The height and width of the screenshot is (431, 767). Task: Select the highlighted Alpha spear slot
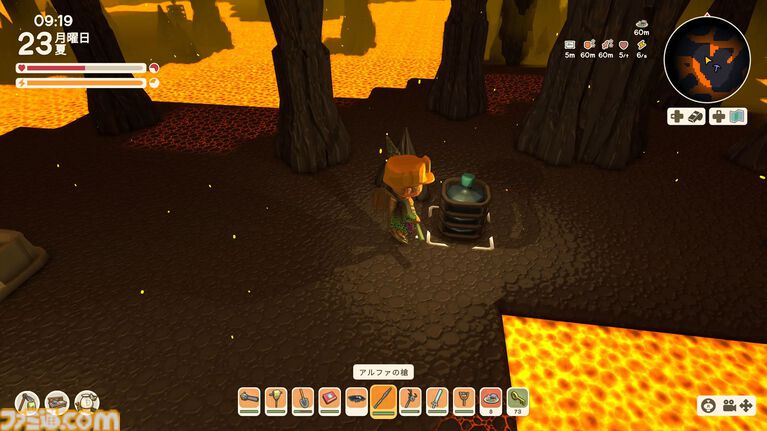383,400
